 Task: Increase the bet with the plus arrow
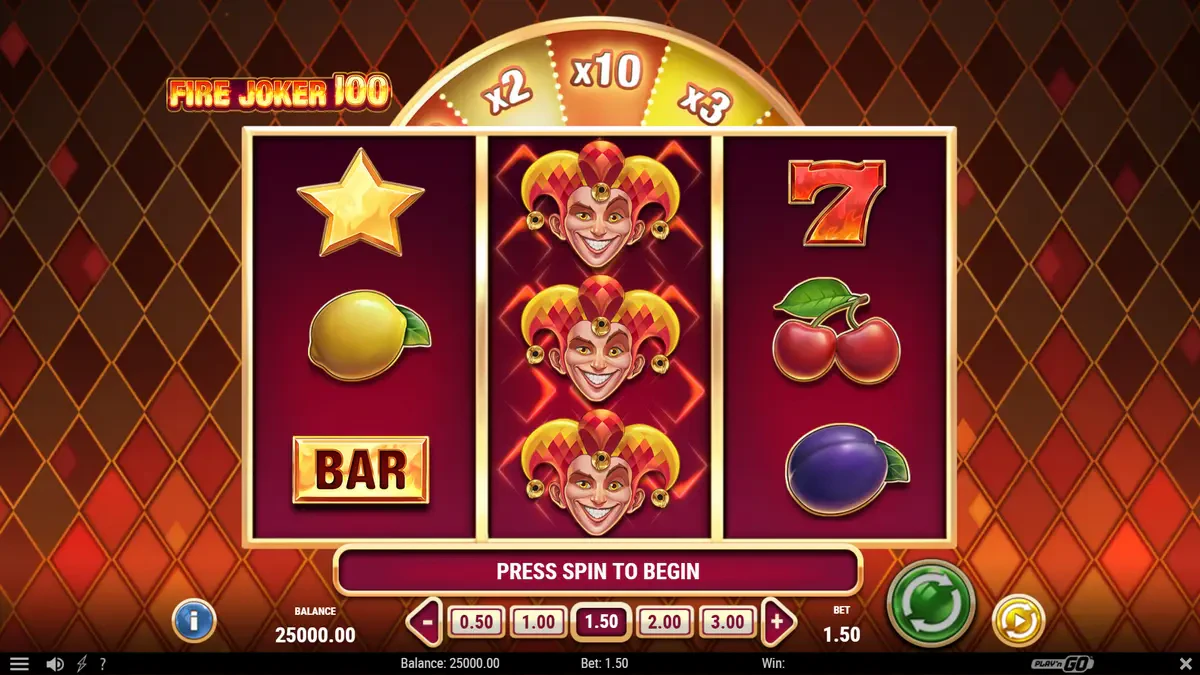(777, 622)
